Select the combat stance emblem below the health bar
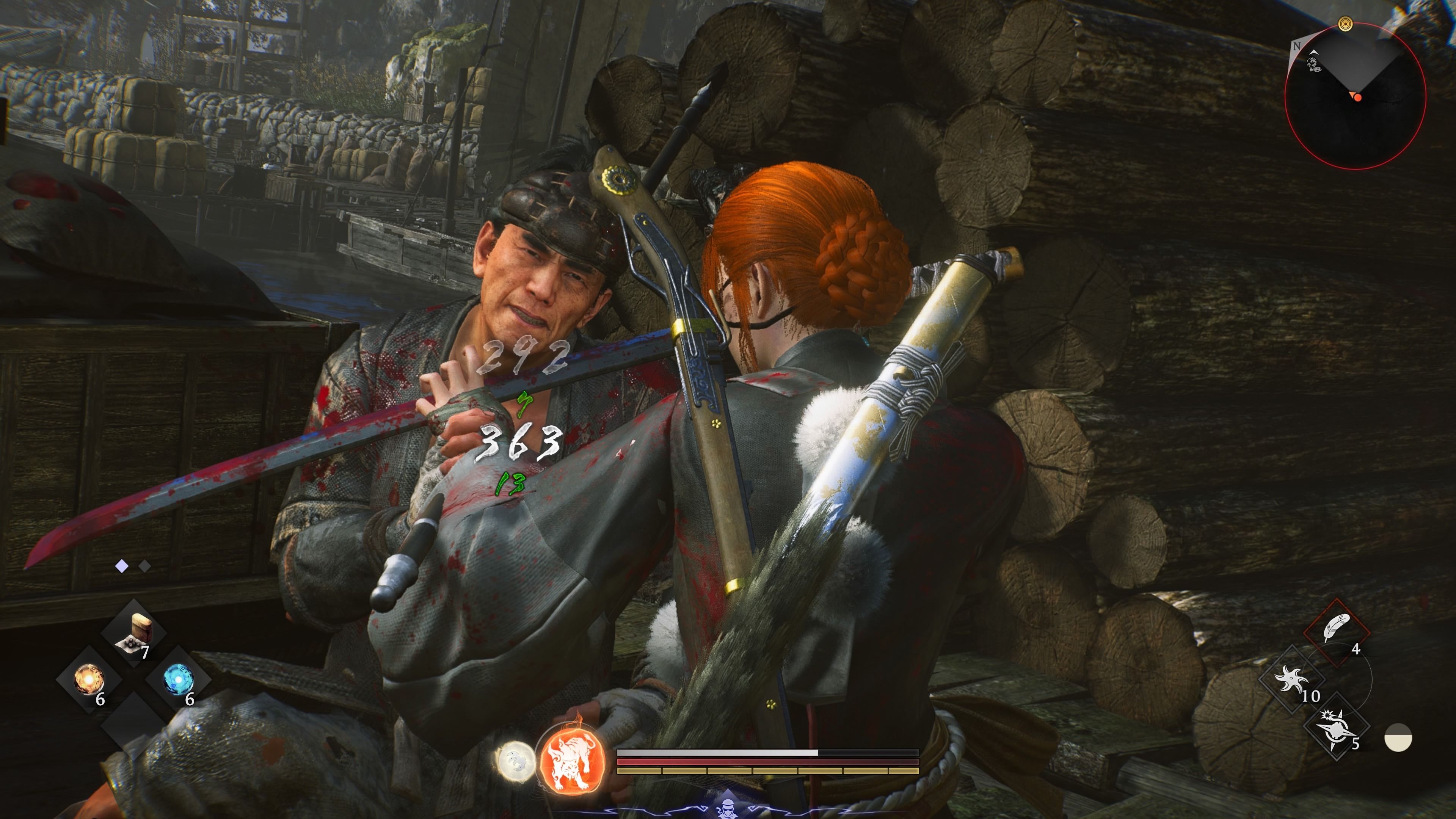 click(x=729, y=808)
